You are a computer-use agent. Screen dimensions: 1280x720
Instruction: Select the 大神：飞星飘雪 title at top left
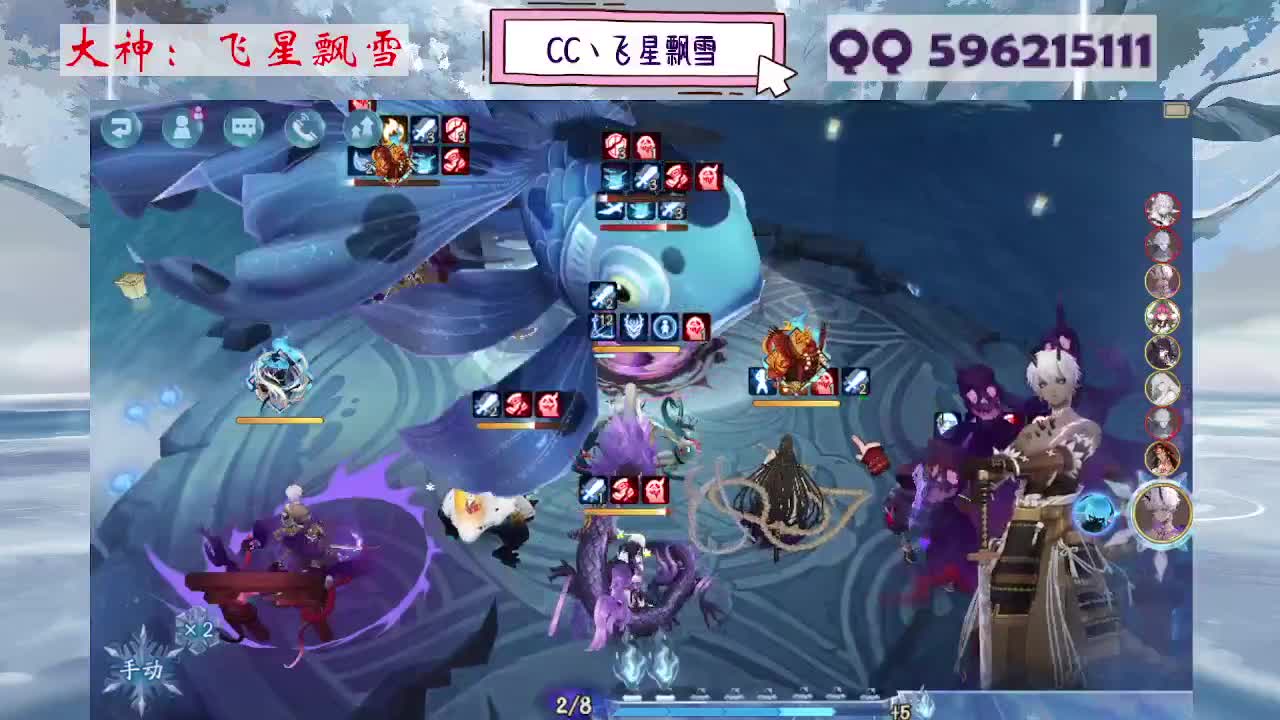tap(235, 50)
